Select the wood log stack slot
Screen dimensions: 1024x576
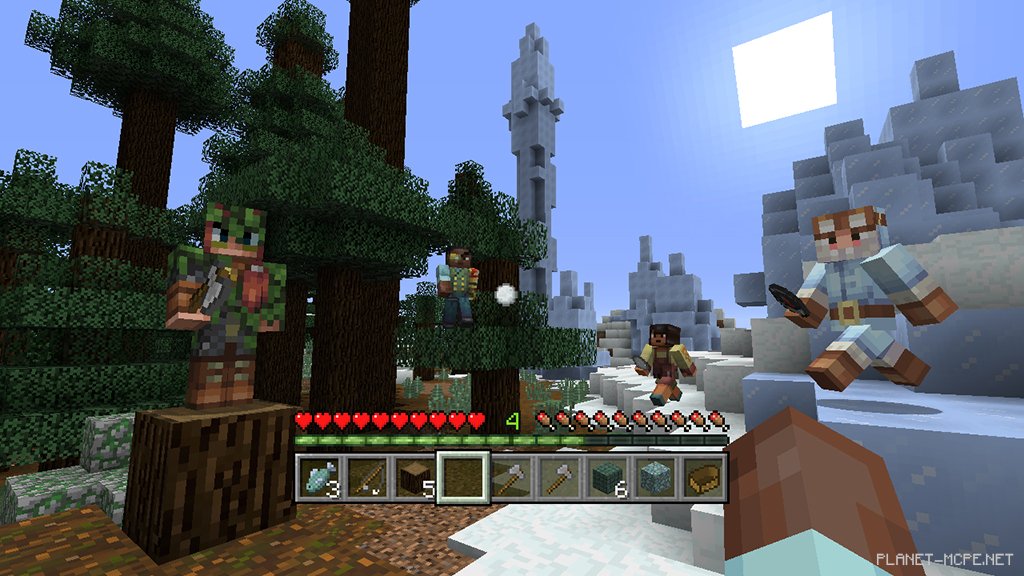coord(415,477)
